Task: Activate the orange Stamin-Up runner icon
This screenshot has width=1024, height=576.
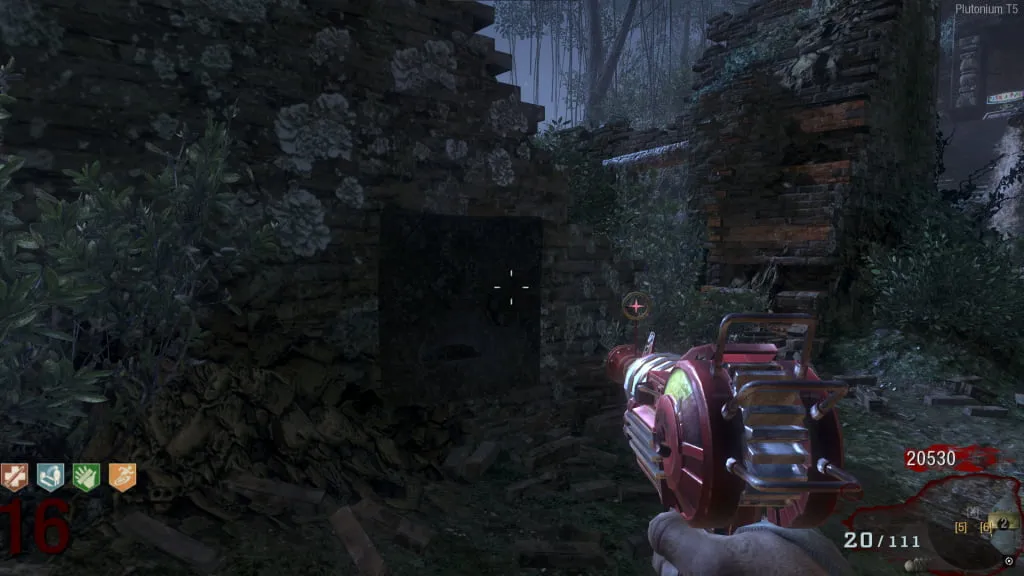Action: (122, 478)
